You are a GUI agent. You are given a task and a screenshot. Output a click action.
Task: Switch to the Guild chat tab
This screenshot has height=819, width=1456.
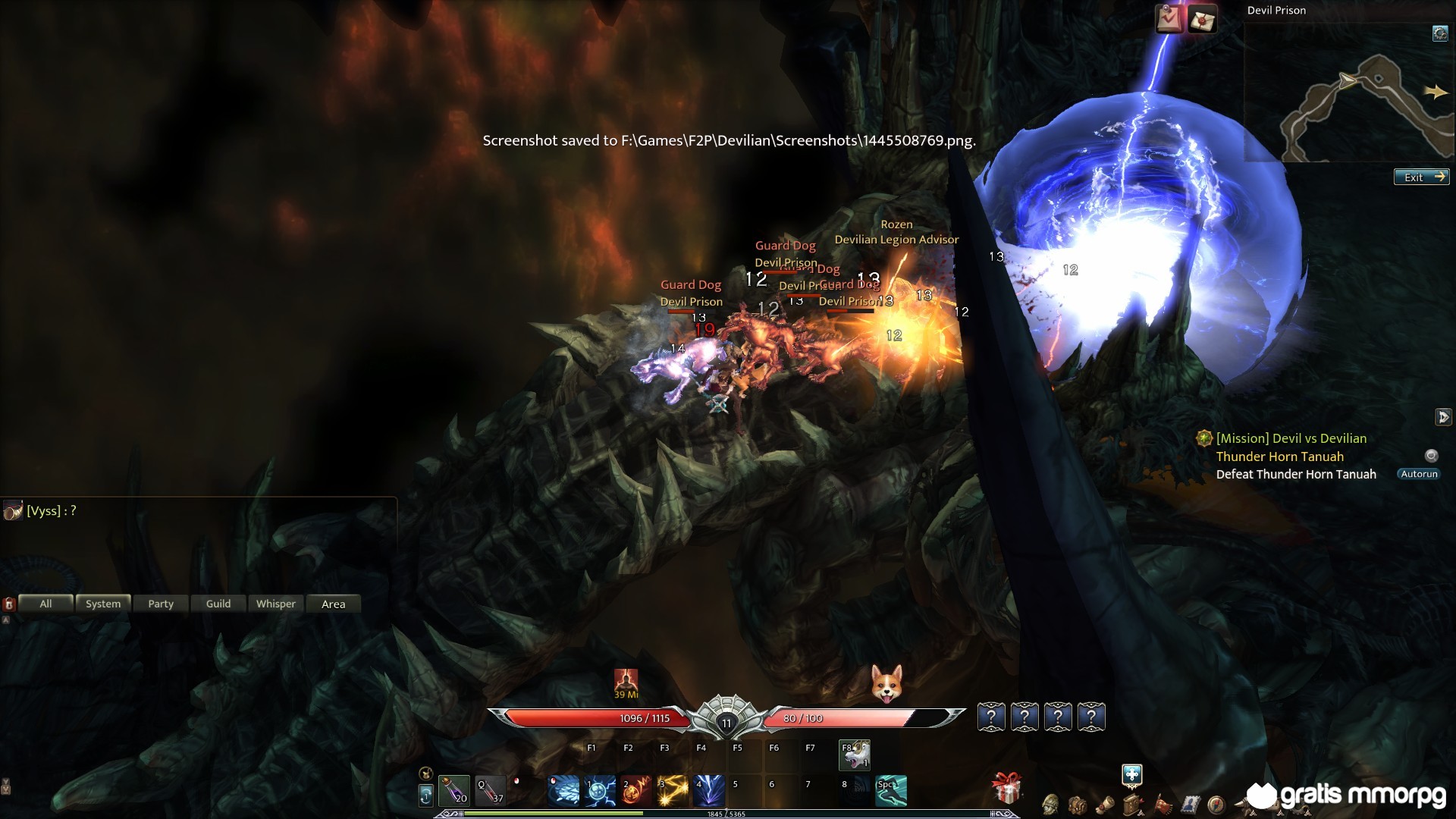point(218,604)
